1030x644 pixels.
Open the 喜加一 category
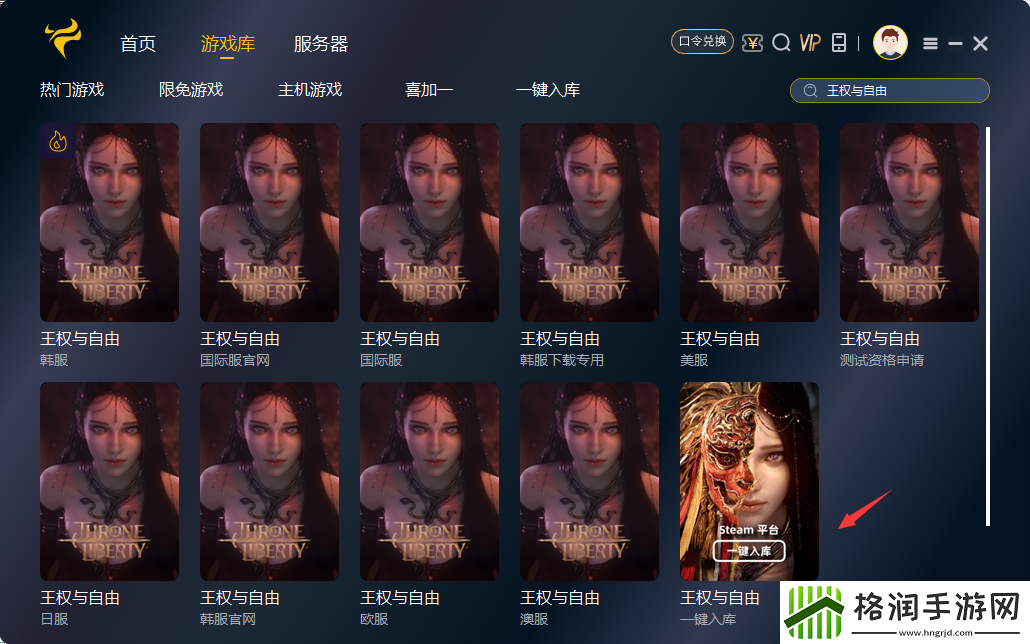(x=429, y=90)
